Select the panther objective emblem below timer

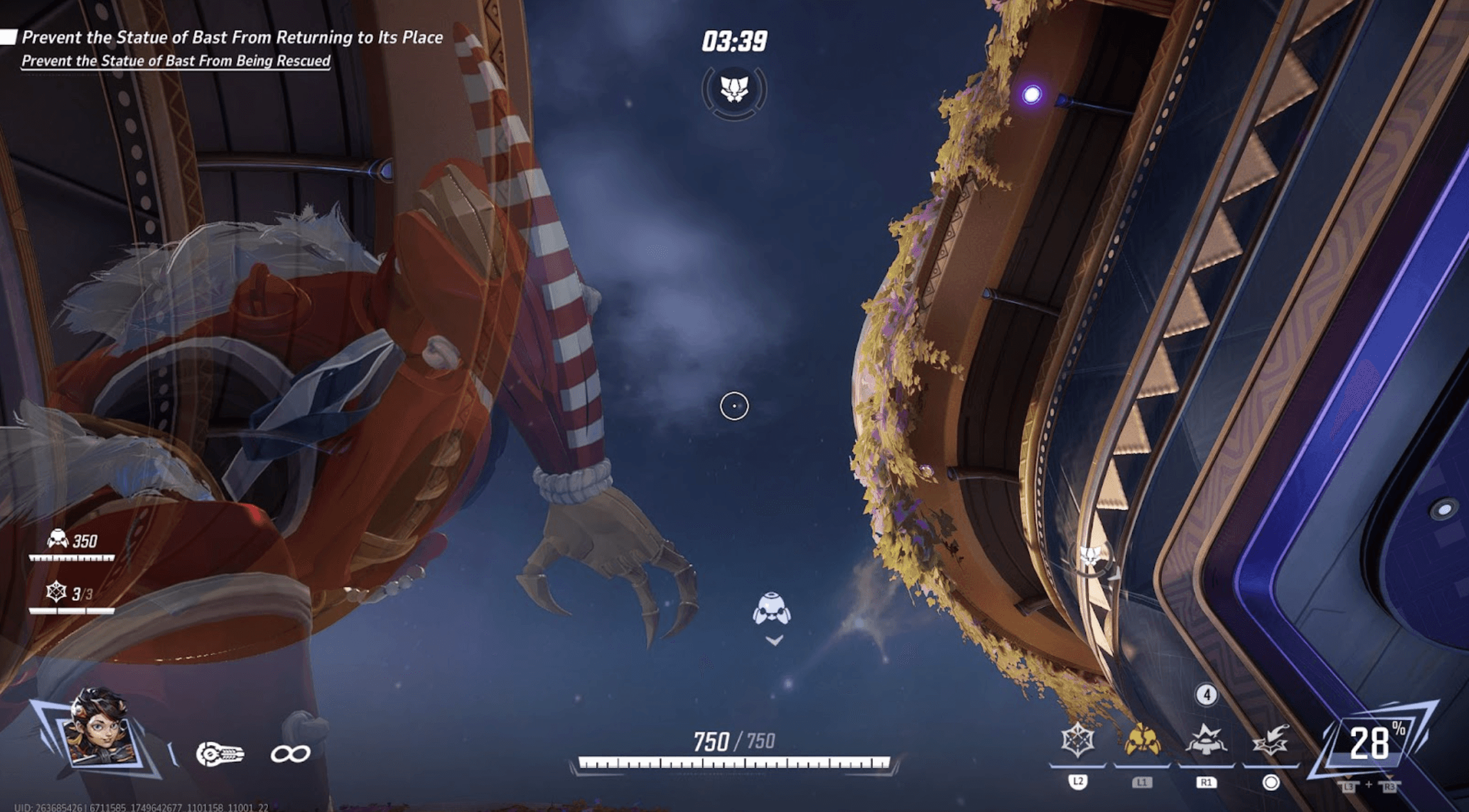pos(734,90)
